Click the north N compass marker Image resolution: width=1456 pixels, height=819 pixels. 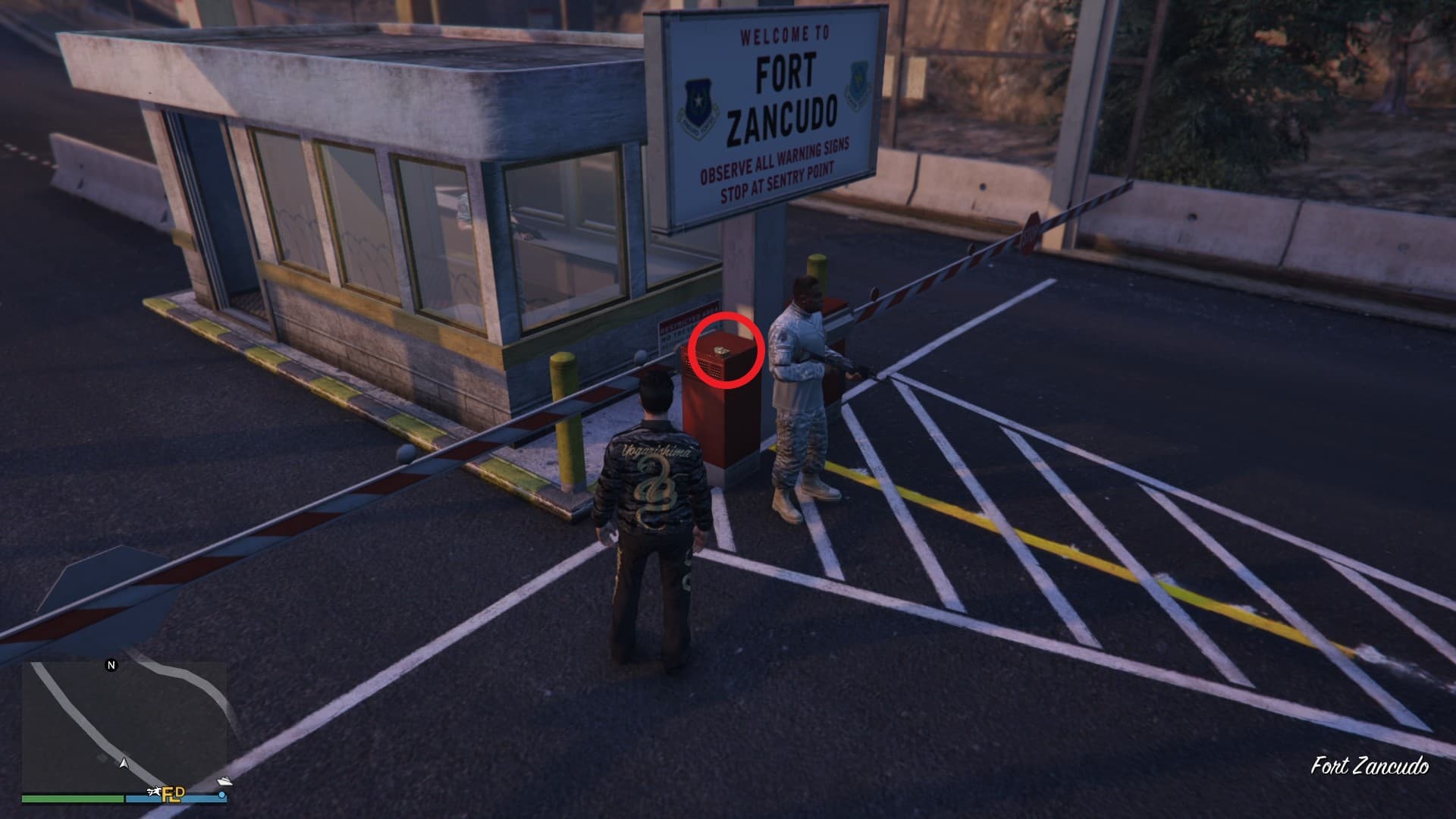(x=111, y=666)
